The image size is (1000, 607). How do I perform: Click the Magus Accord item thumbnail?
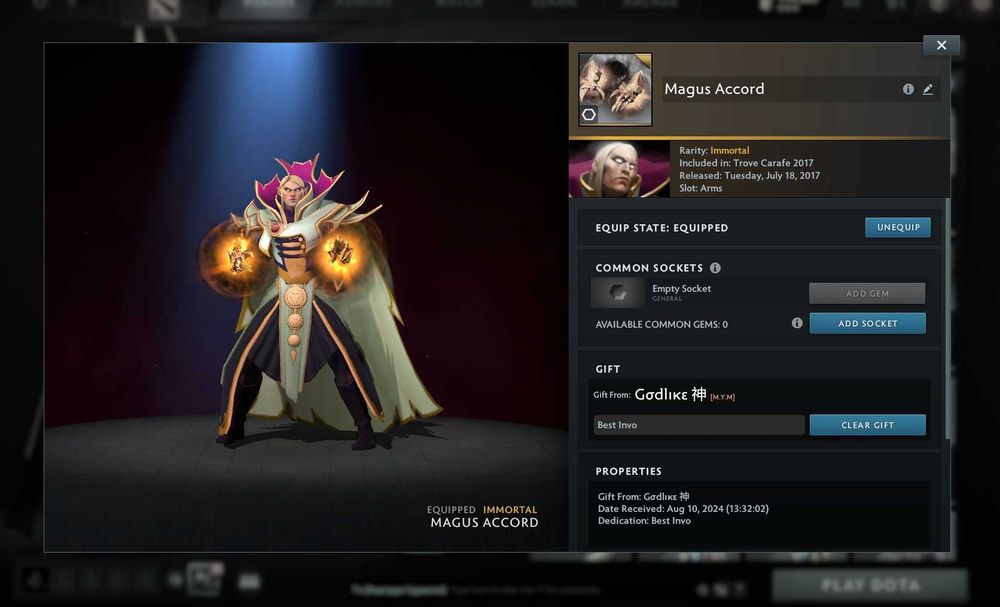pyautogui.click(x=615, y=89)
